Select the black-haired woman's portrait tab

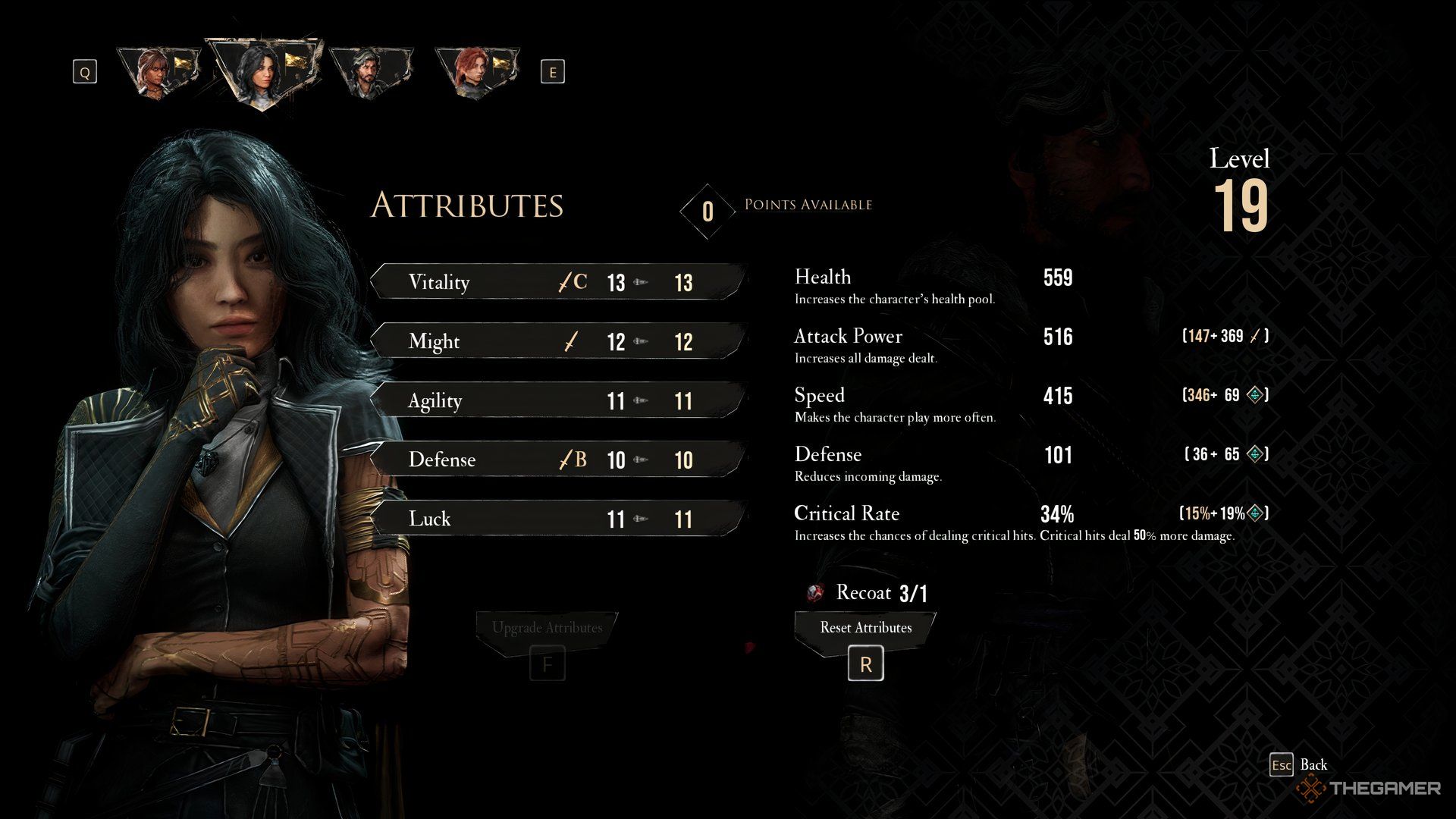(263, 71)
